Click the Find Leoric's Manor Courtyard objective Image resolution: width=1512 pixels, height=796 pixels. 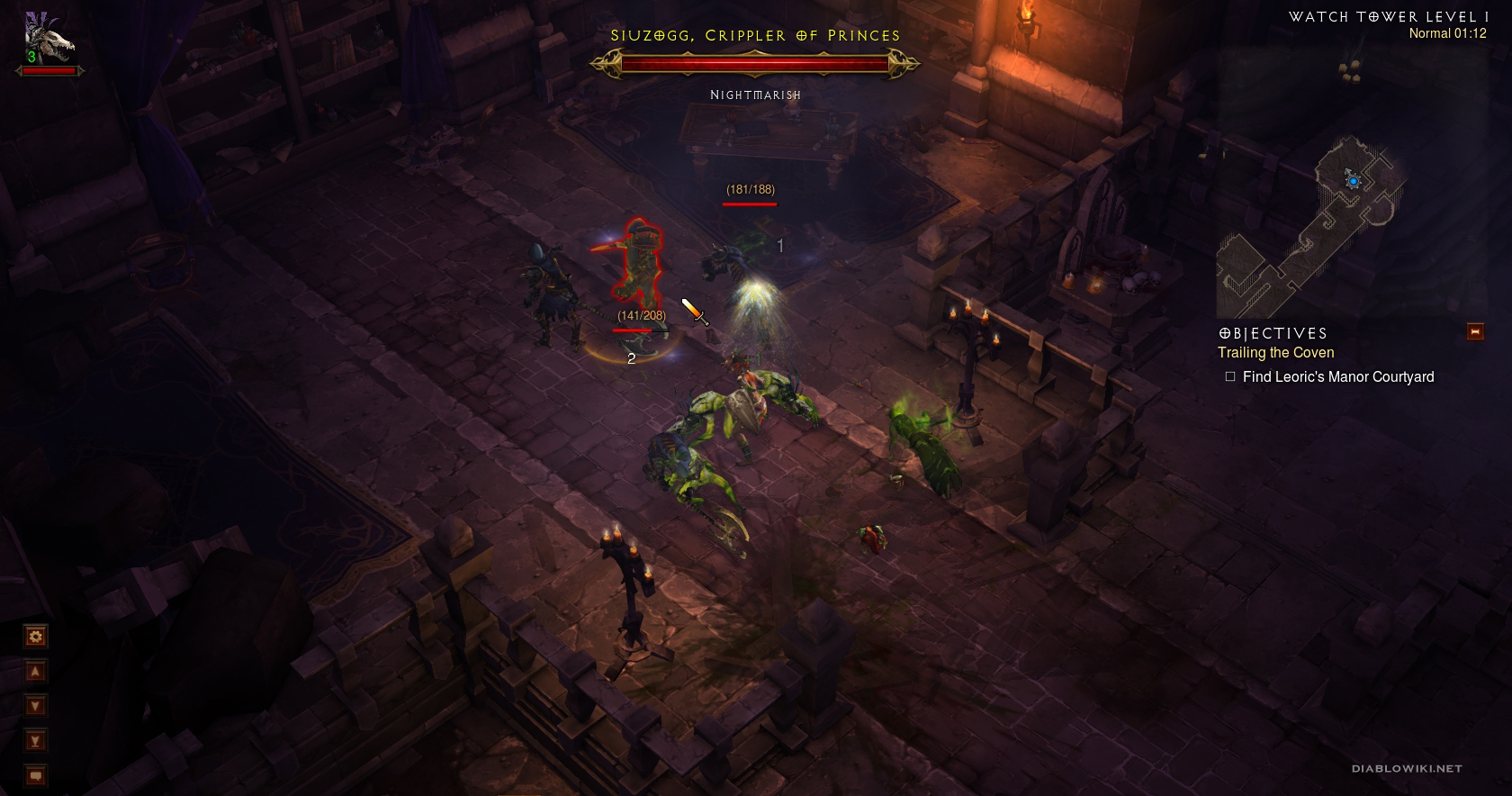point(1337,377)
